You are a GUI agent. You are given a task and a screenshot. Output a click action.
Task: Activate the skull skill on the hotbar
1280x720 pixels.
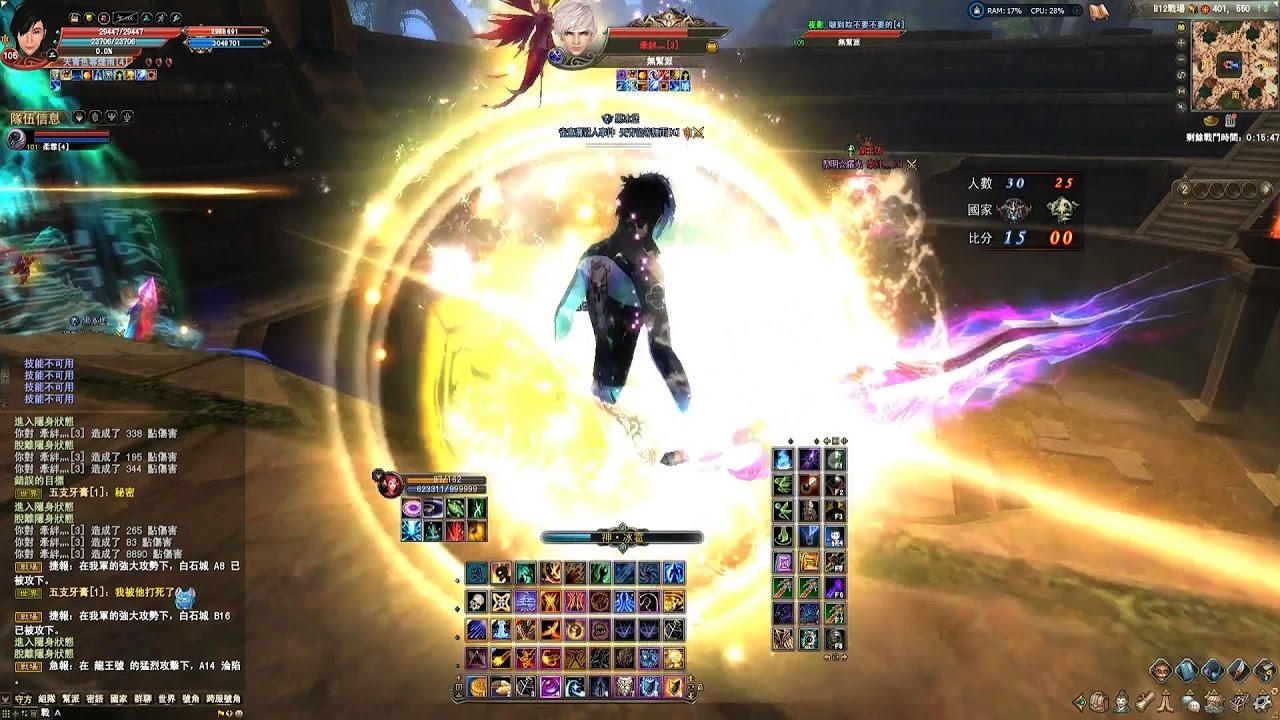pos(476,601)
